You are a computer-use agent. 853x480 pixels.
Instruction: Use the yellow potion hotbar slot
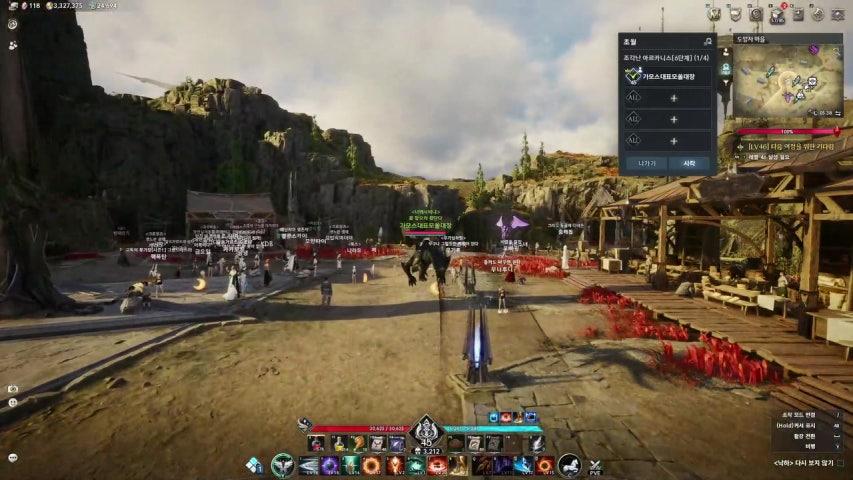coord(340,444)
